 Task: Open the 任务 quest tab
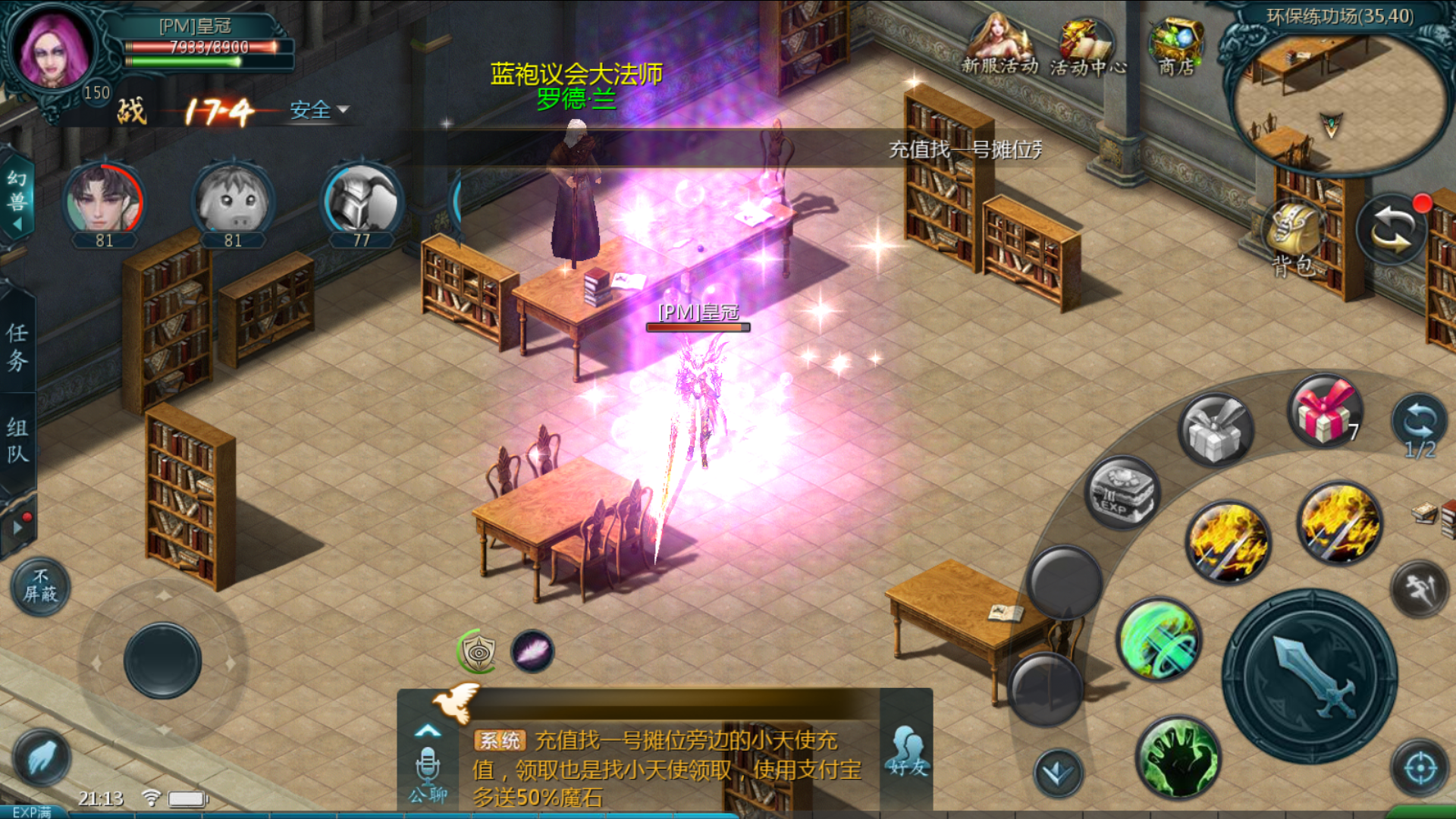point(17,347)
